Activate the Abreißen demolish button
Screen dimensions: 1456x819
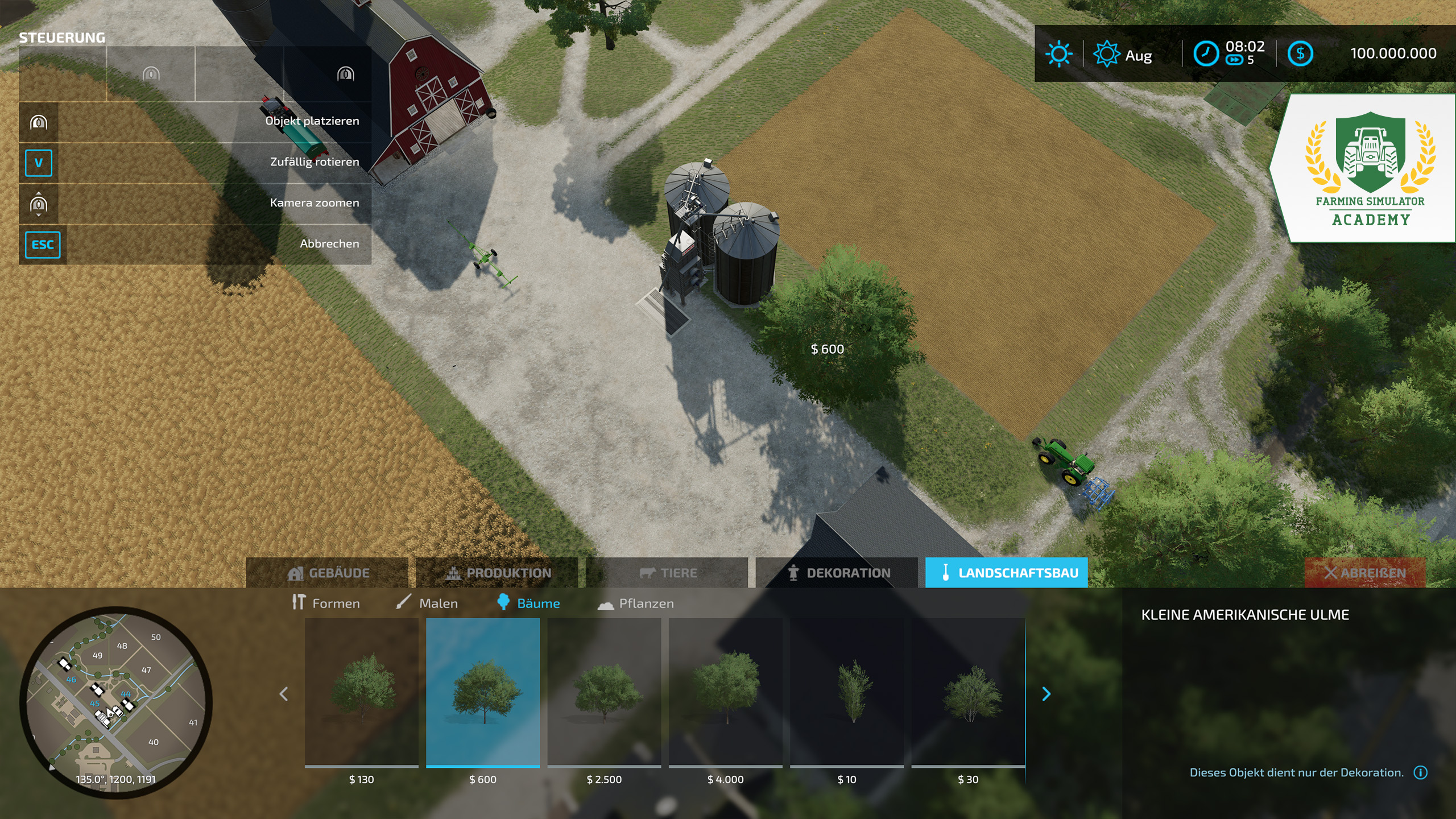coord(1365,573)
